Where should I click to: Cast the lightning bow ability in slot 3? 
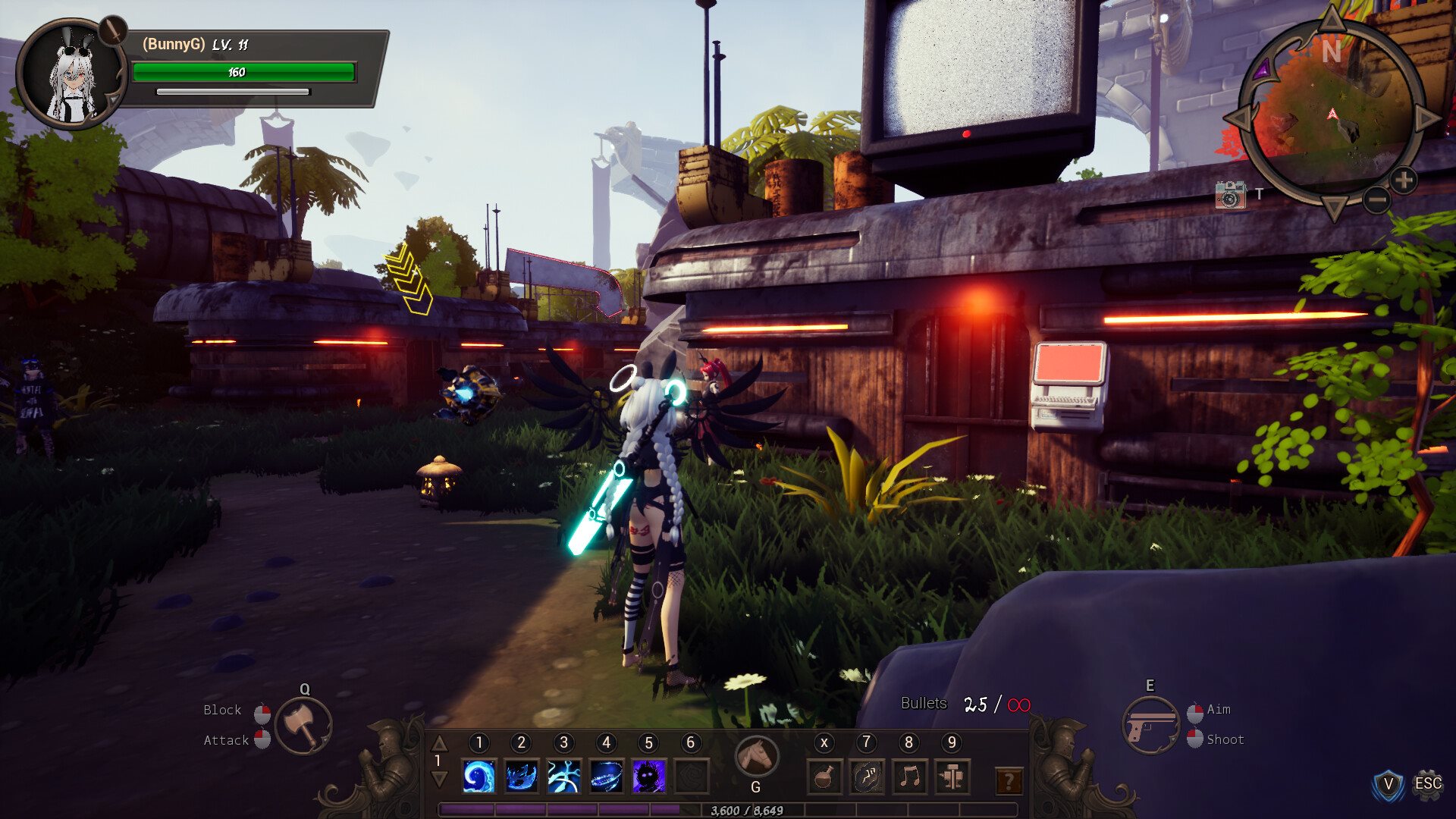pos(563,777)
